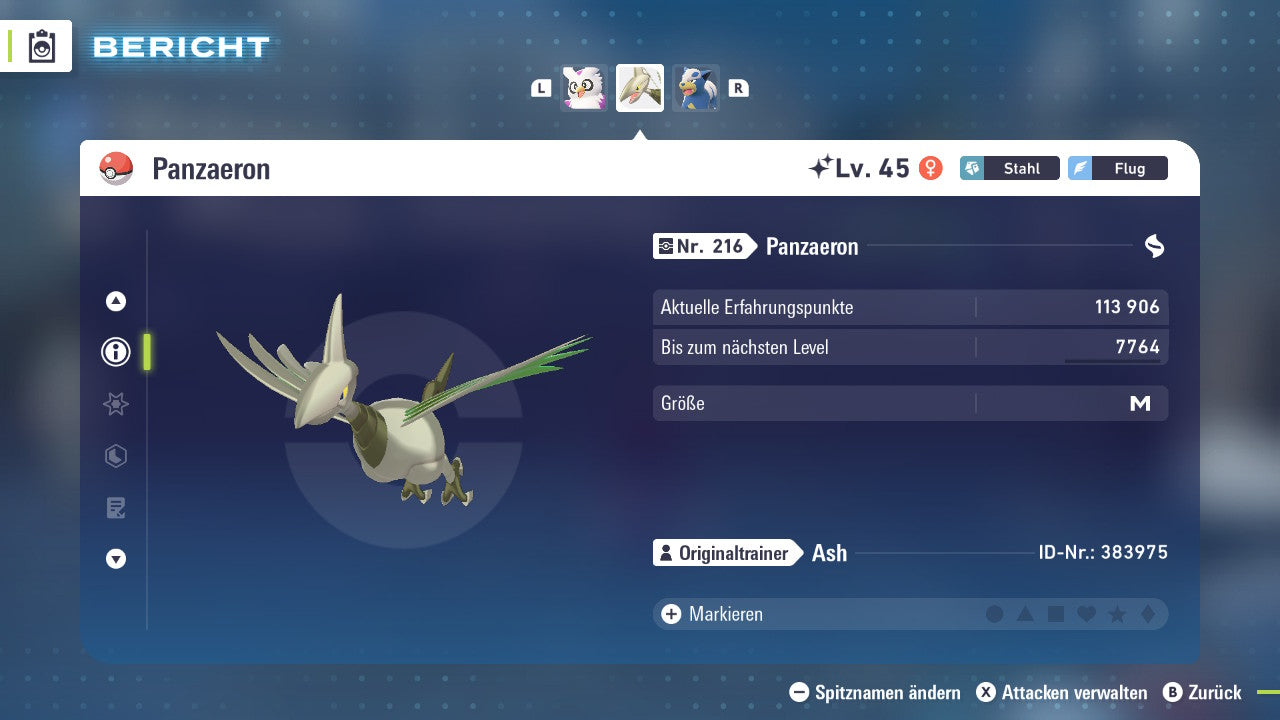Click the Poké Ball icon next to Panzaeron
Image resolution: width=1280 pixels, height=720 pixels.
(116, 168)
